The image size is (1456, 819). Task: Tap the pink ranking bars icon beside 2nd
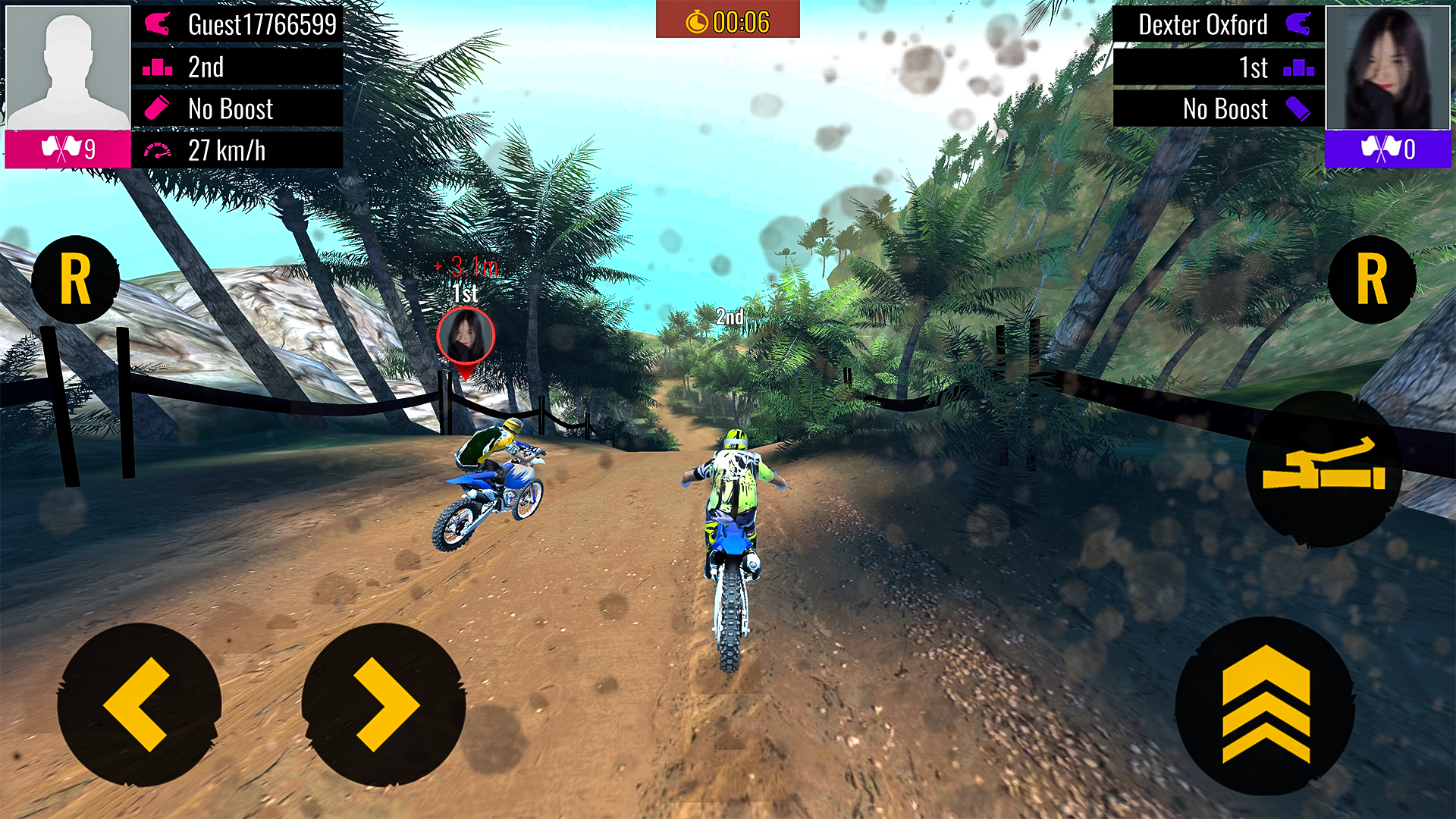click(x=157, y=67)
